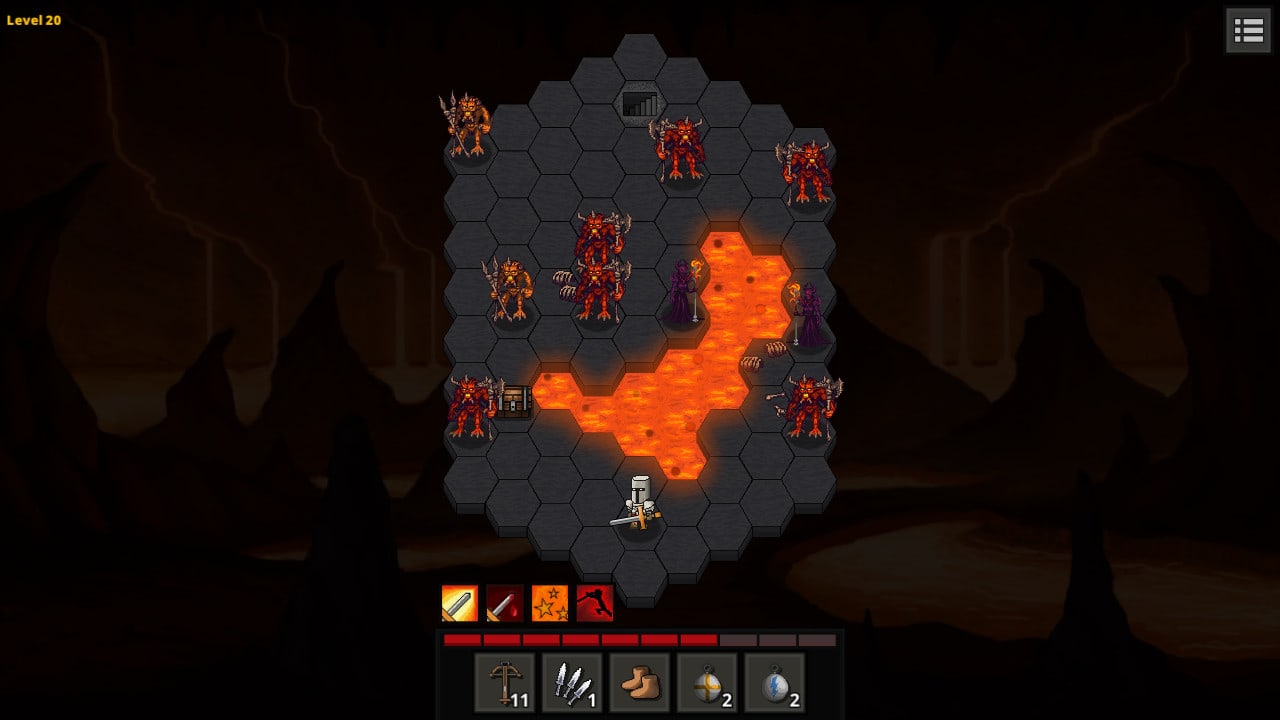Viewport: 1280px width, 720px height.
Task: Select the bloody sword ability icon
Action: (505, 603)
